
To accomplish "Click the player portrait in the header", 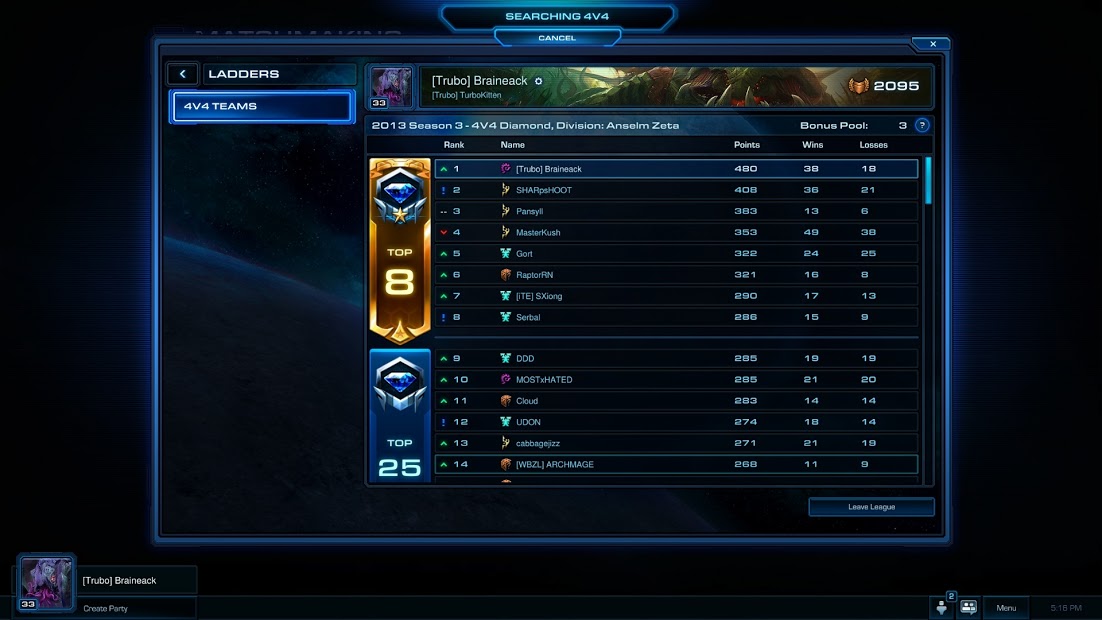I will click(x=391, y=87).
